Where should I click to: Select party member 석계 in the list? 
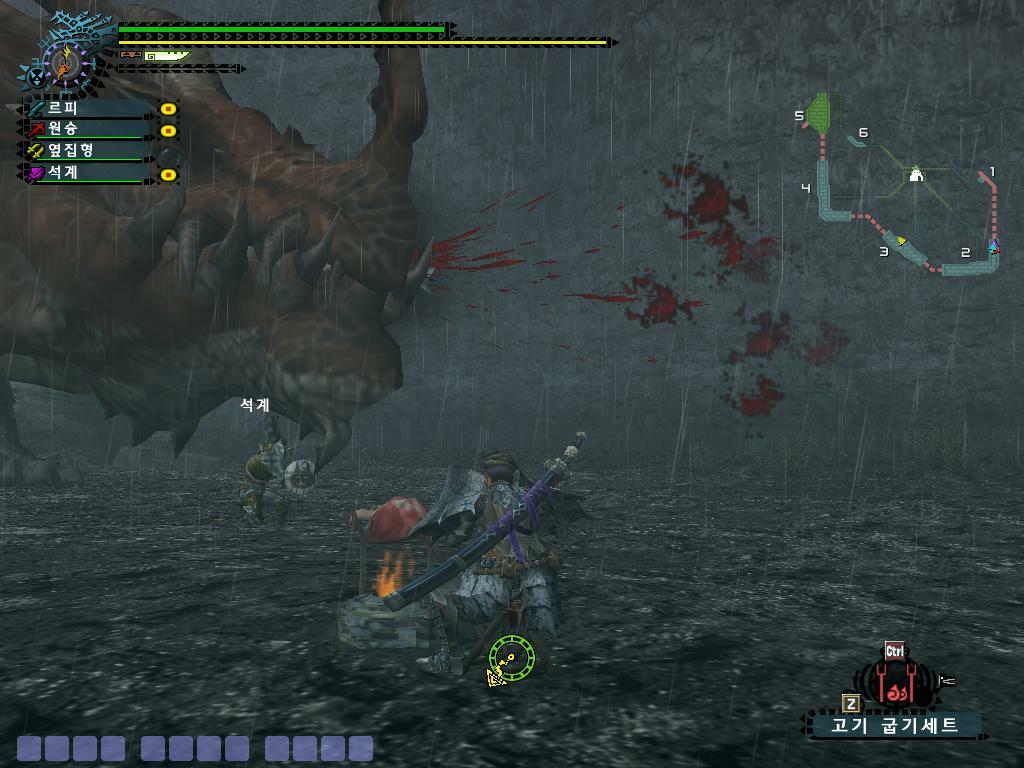pos(88,172)
